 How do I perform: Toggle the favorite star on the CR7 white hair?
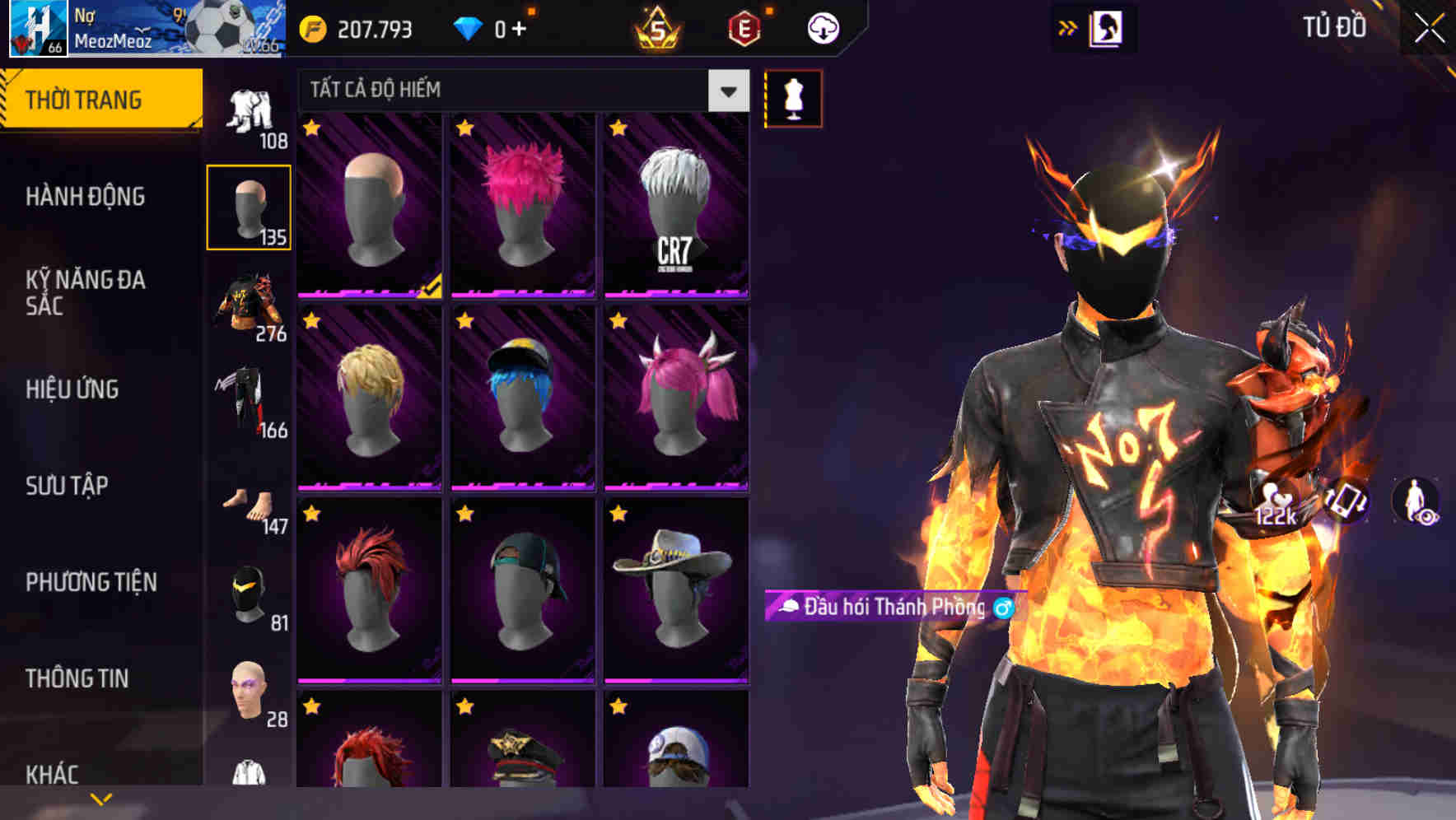(x=619, y=128)
